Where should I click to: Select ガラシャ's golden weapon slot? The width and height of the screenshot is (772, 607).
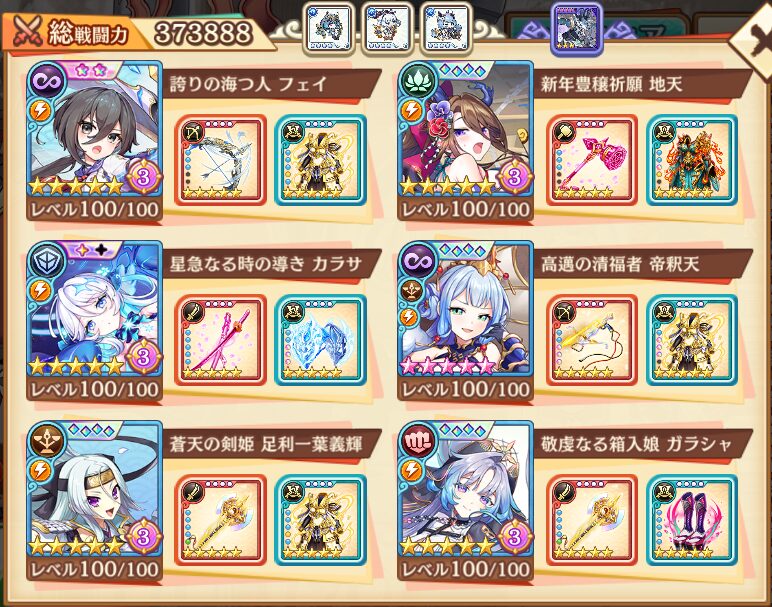[x=592, y=520]
